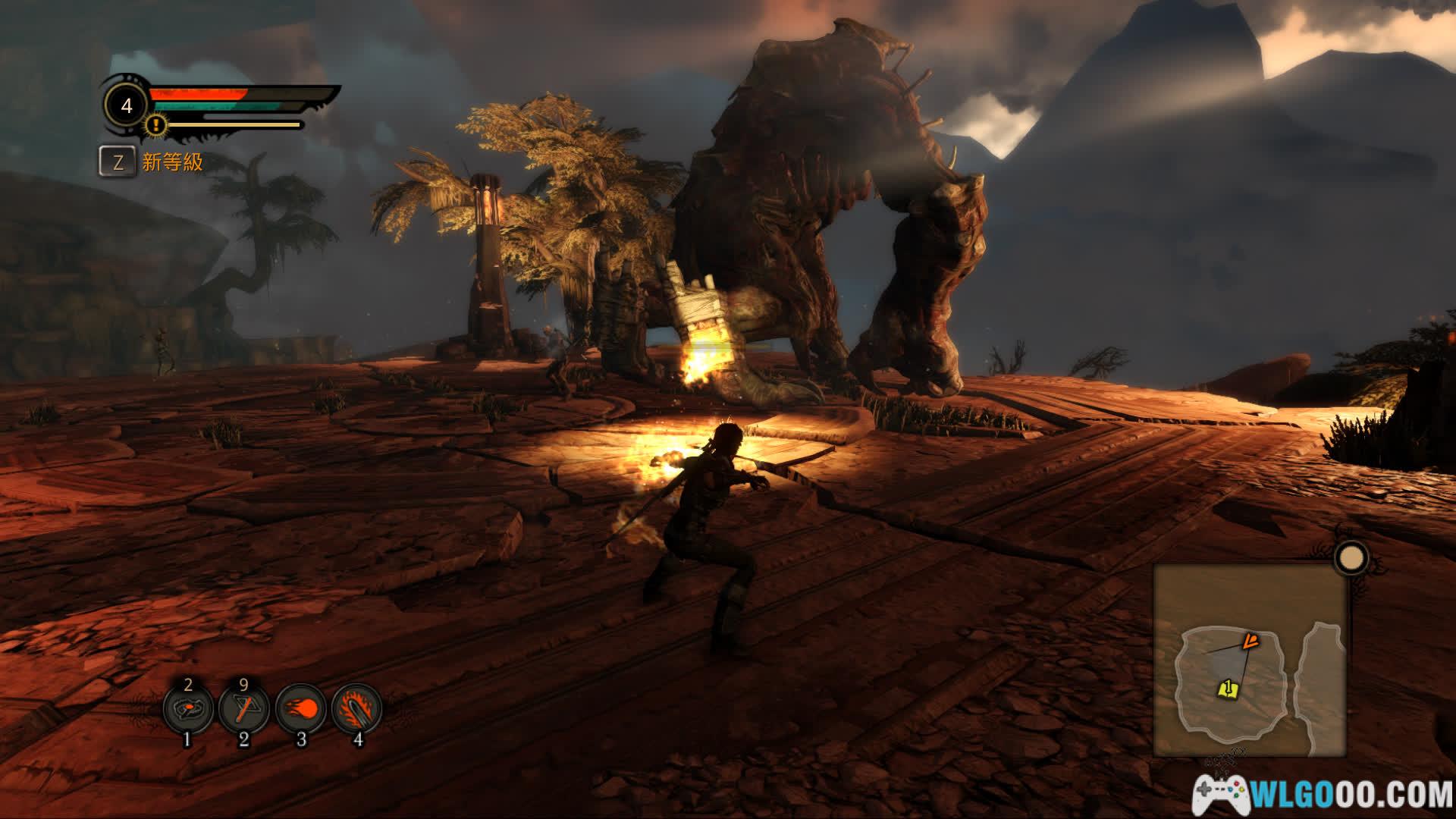
Task: Visit the WLGOOO.COM watermark logo
Action: pyautogui.click(x=1323, y=794)
